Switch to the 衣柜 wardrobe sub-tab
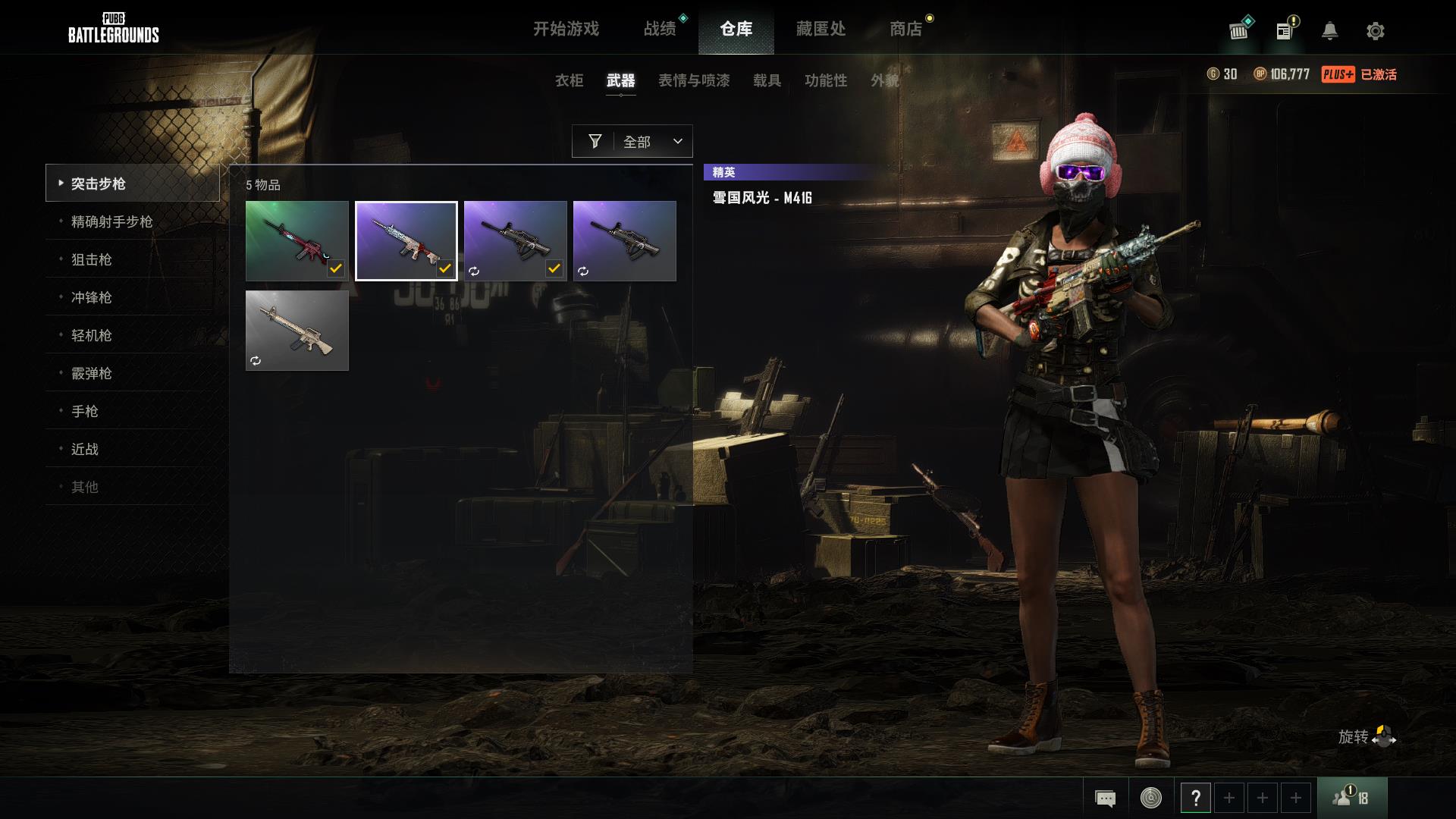The image size is (1456, 819). click(569, 80)
